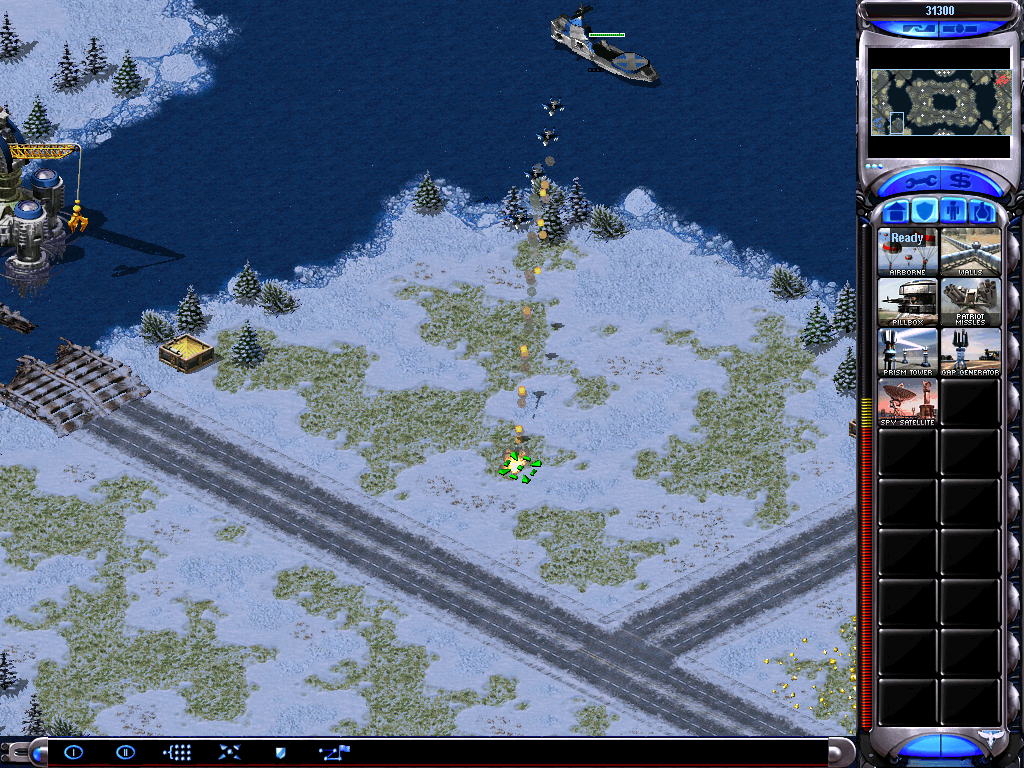Select the Pillbox build icon
1024x768 pixels.
908,302
